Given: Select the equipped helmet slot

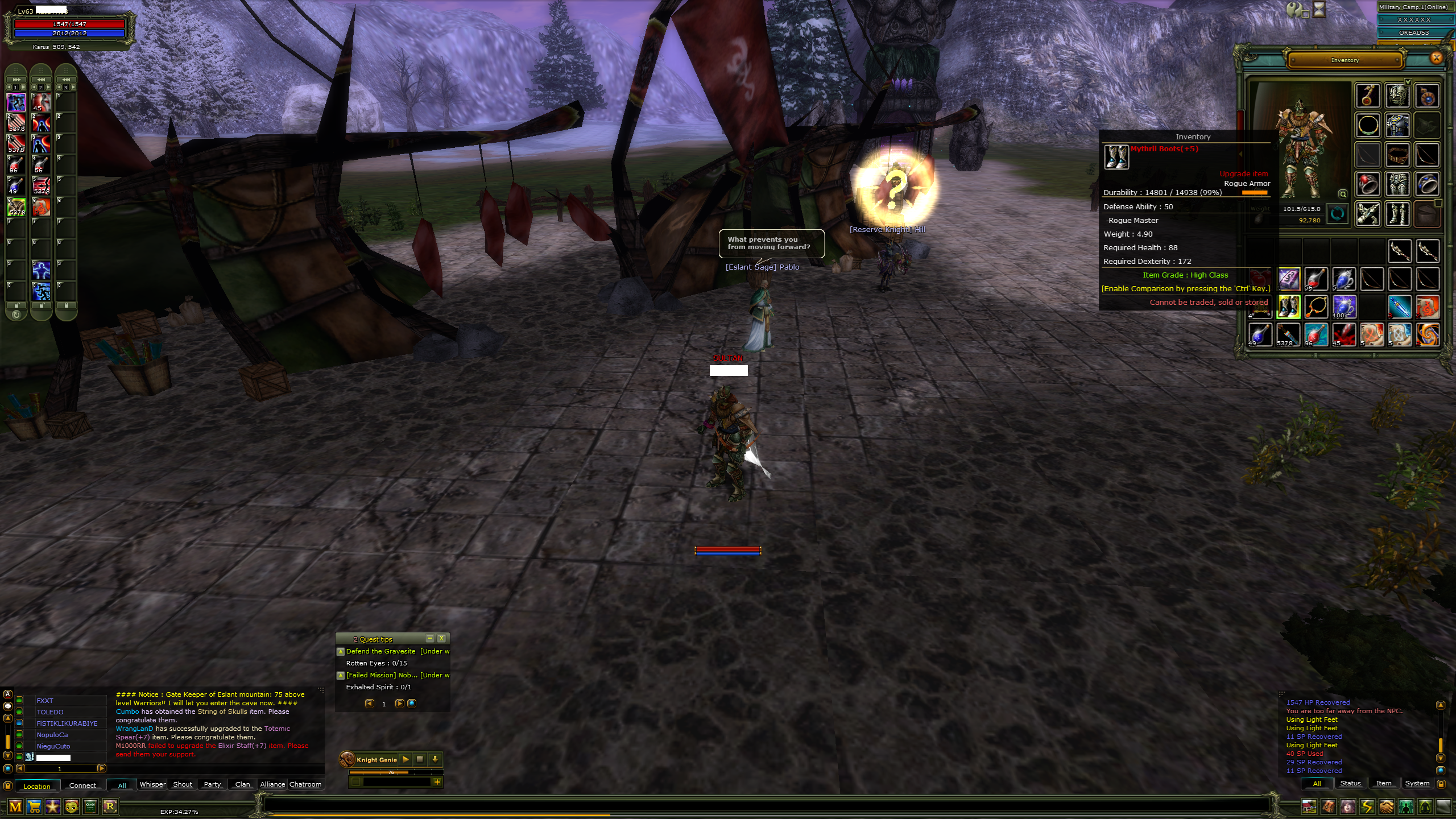Looking at the screenshot, I should tap(1397, 96).
